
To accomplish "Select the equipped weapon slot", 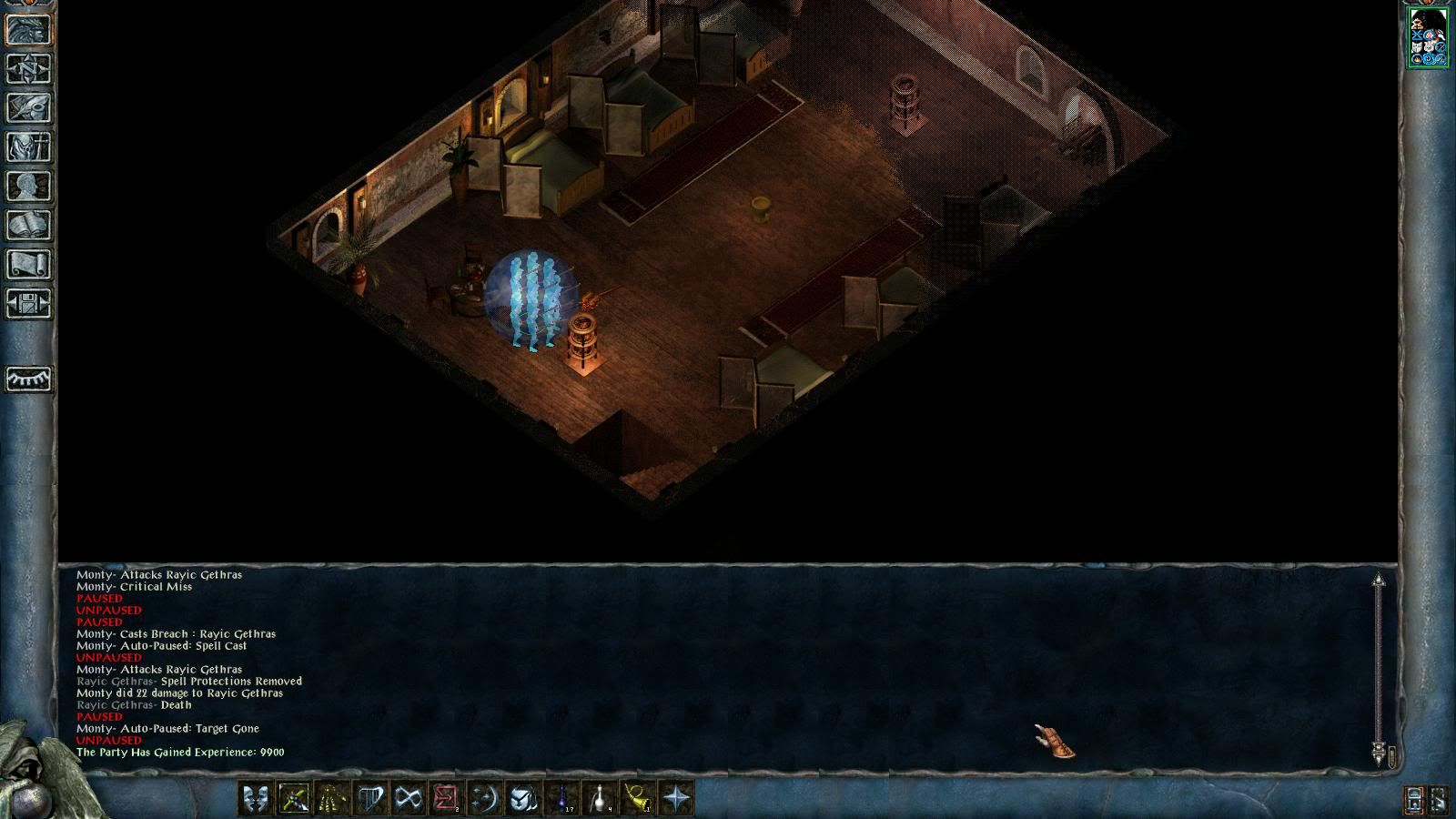I will [x=293, y=799].
